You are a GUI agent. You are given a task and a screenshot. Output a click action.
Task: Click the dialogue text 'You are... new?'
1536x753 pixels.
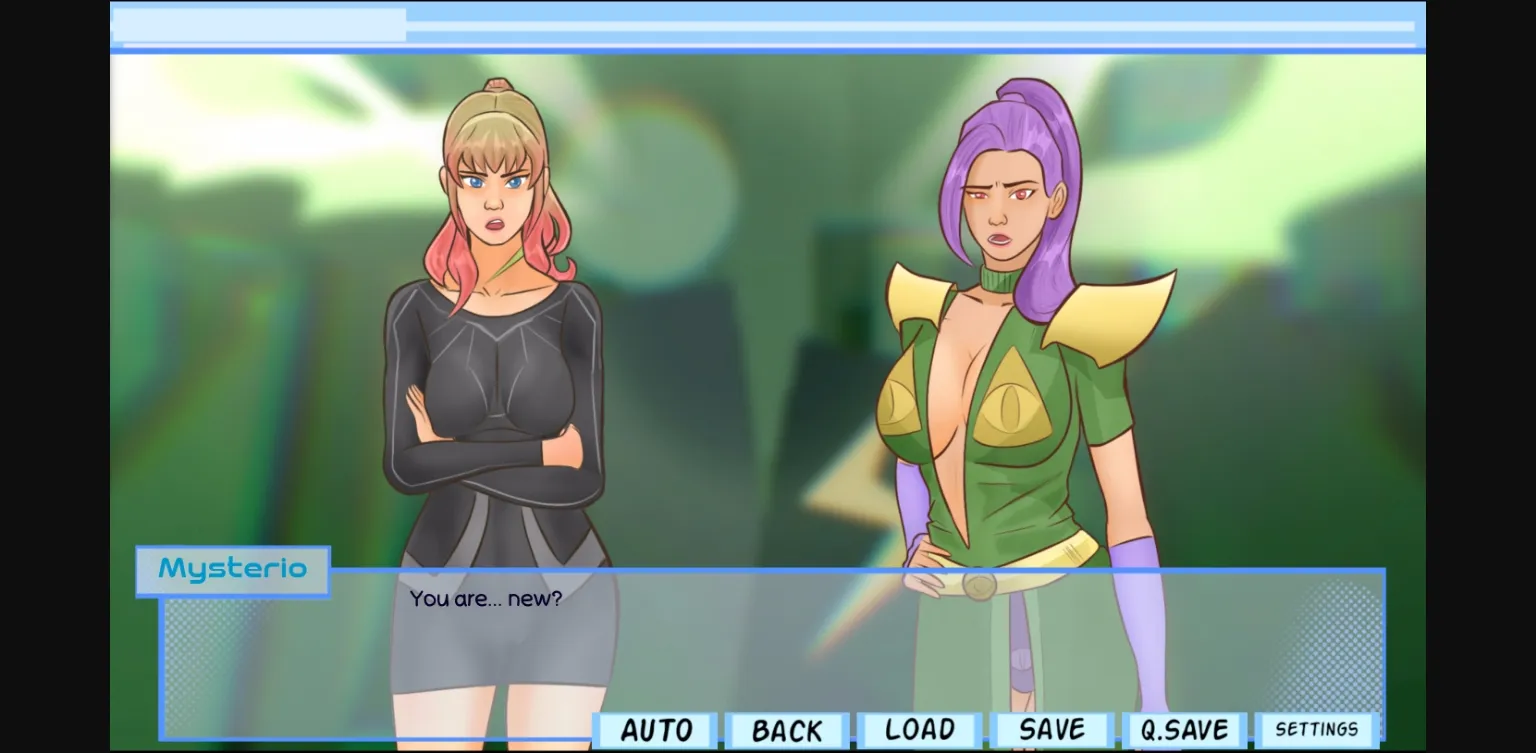[485, 599]
